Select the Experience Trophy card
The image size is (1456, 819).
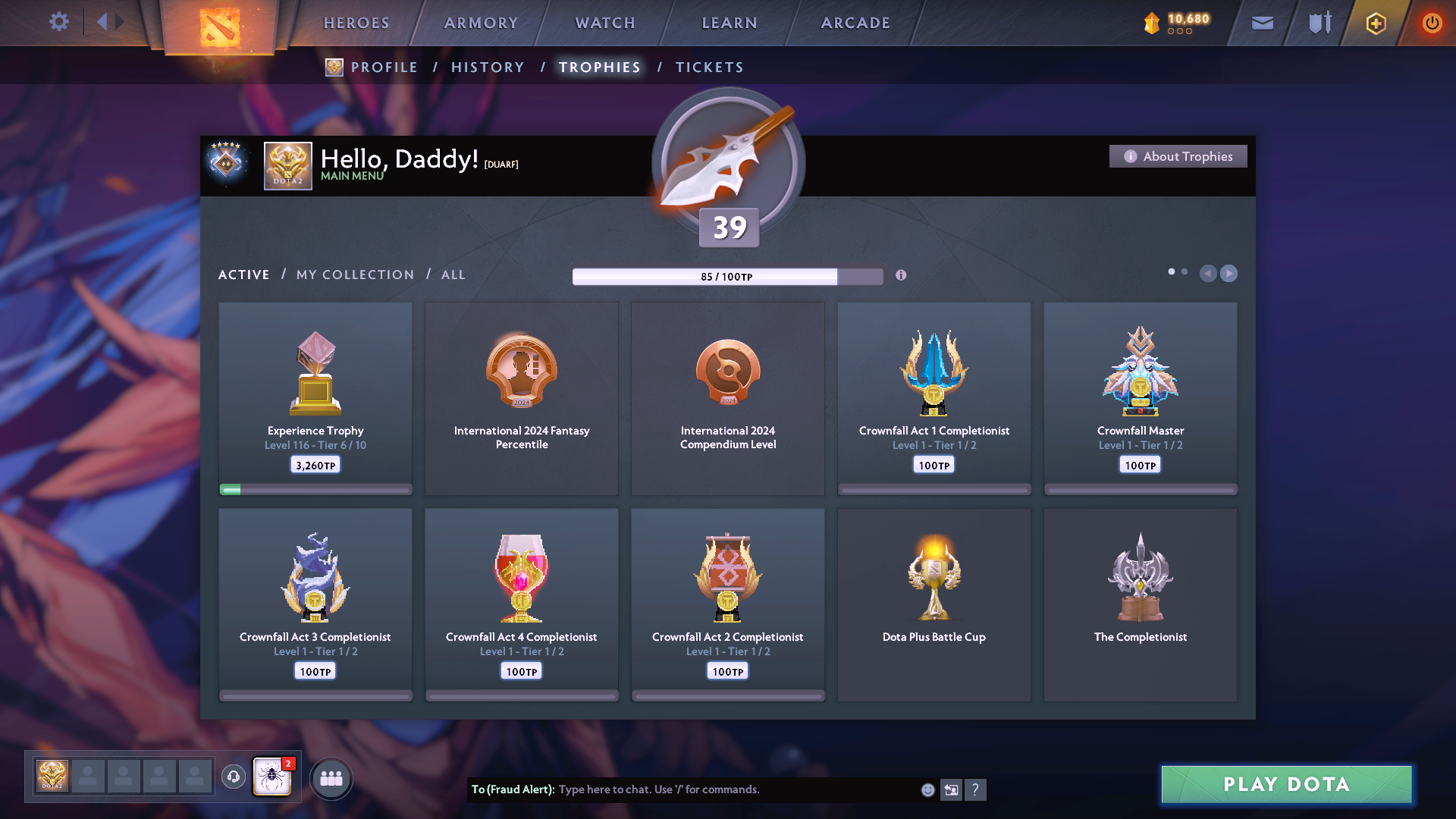pos(315,398)
